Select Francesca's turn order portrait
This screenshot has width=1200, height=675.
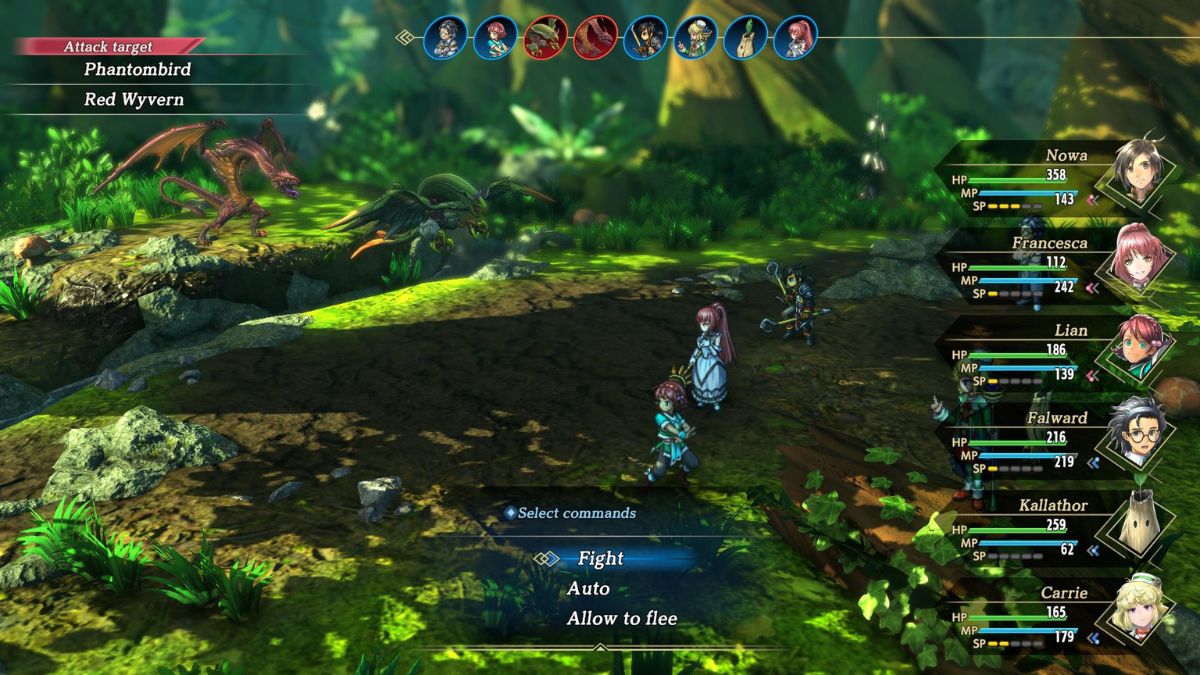(795, 37)
